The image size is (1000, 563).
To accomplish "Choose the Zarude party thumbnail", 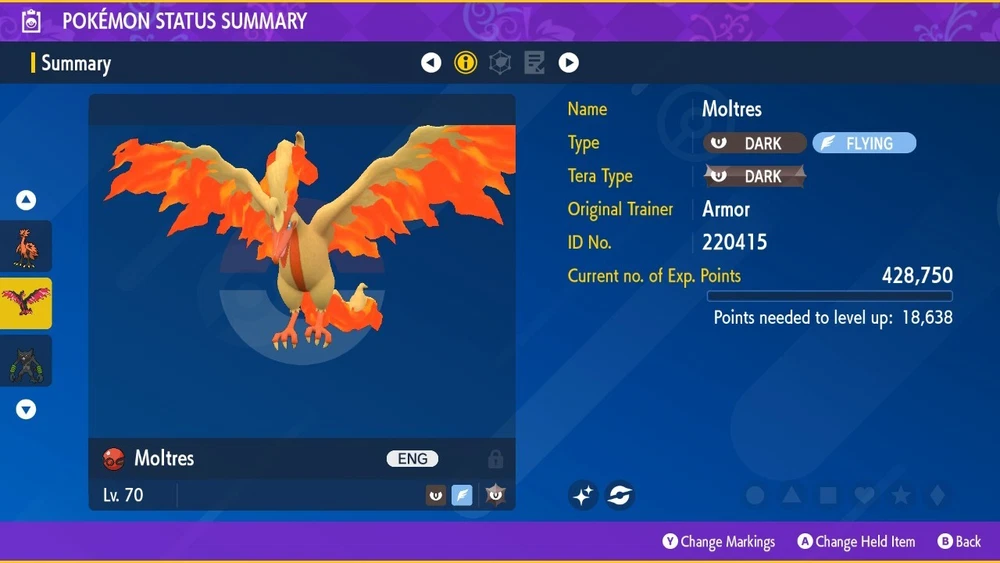I will tap(26, 361).
